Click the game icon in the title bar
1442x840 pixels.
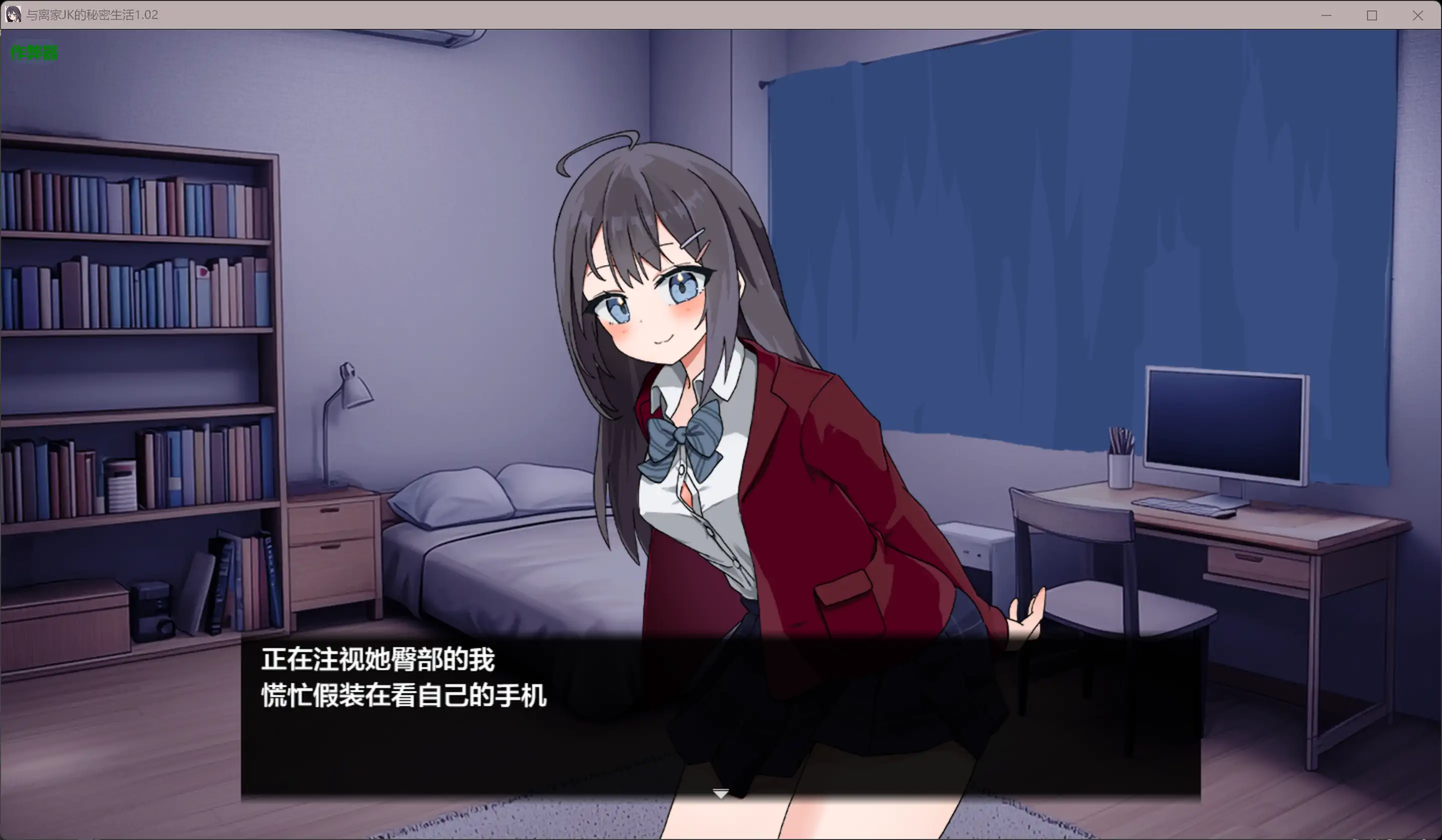[12, 15]
